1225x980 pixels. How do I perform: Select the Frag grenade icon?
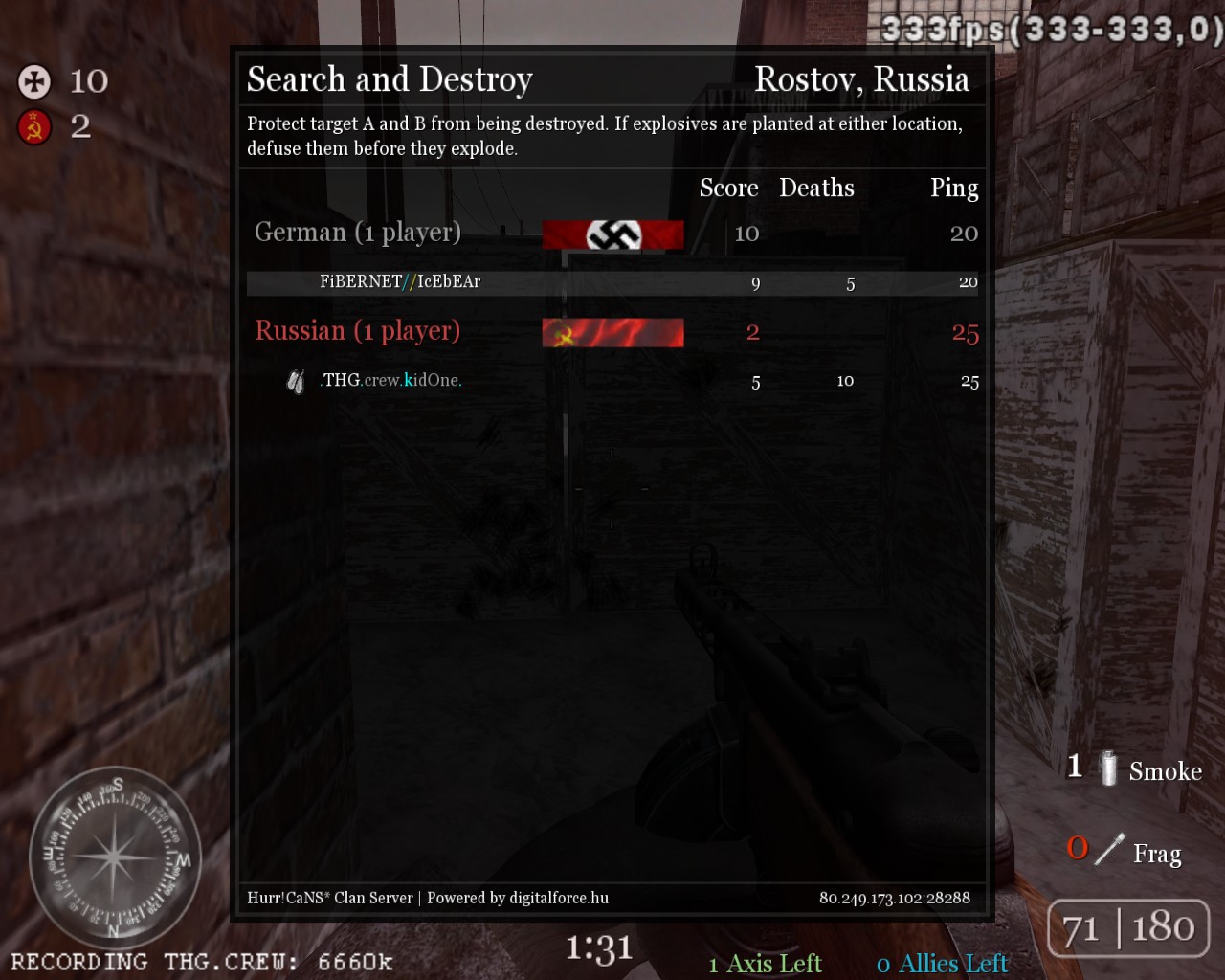tap(1110, 849)
